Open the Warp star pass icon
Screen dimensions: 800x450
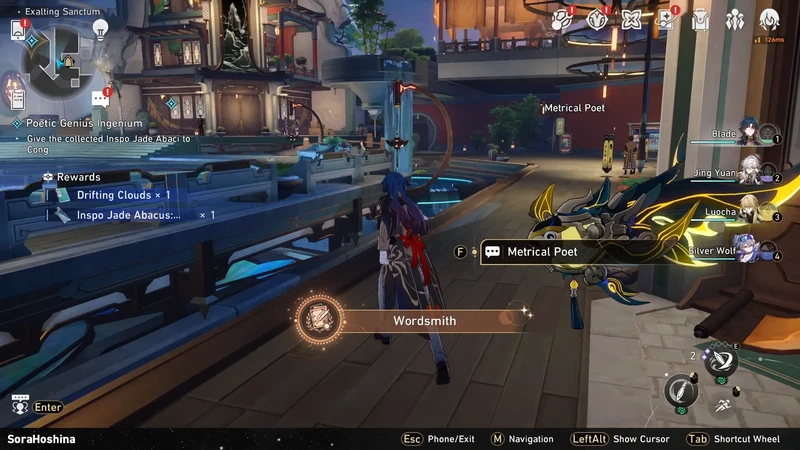point(665,19)
